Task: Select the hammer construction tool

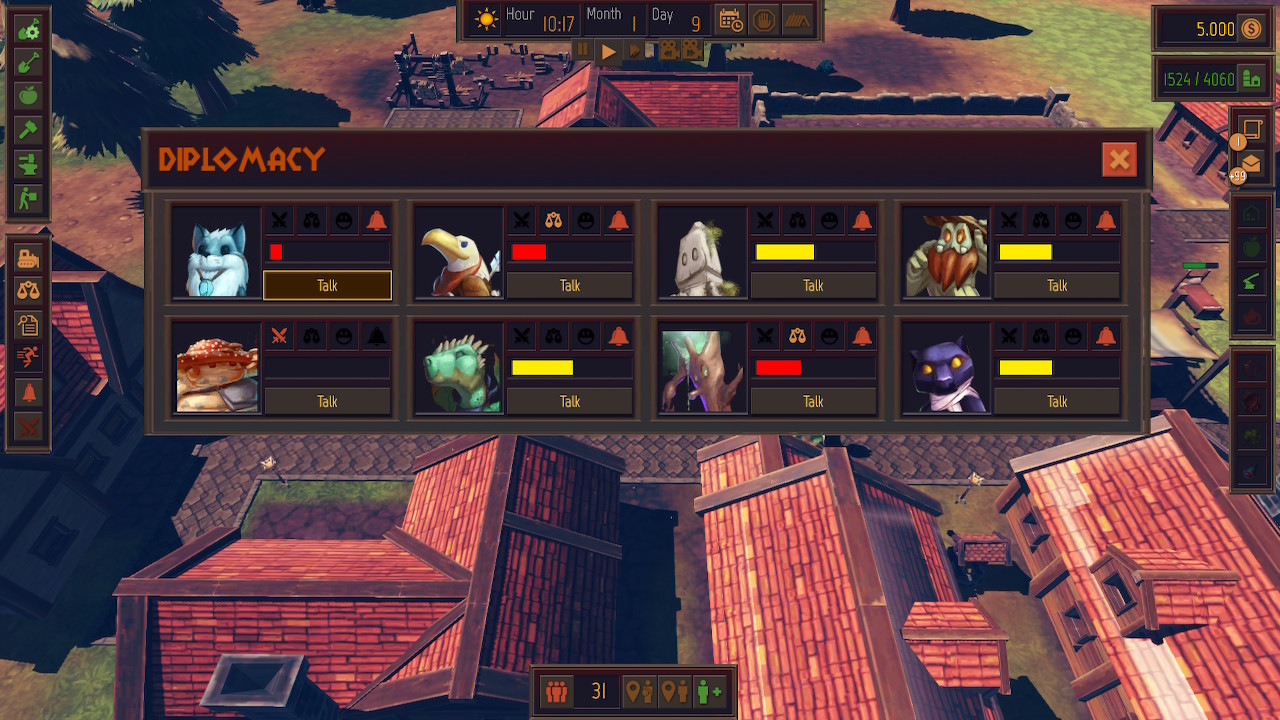Action: point(28,128)
